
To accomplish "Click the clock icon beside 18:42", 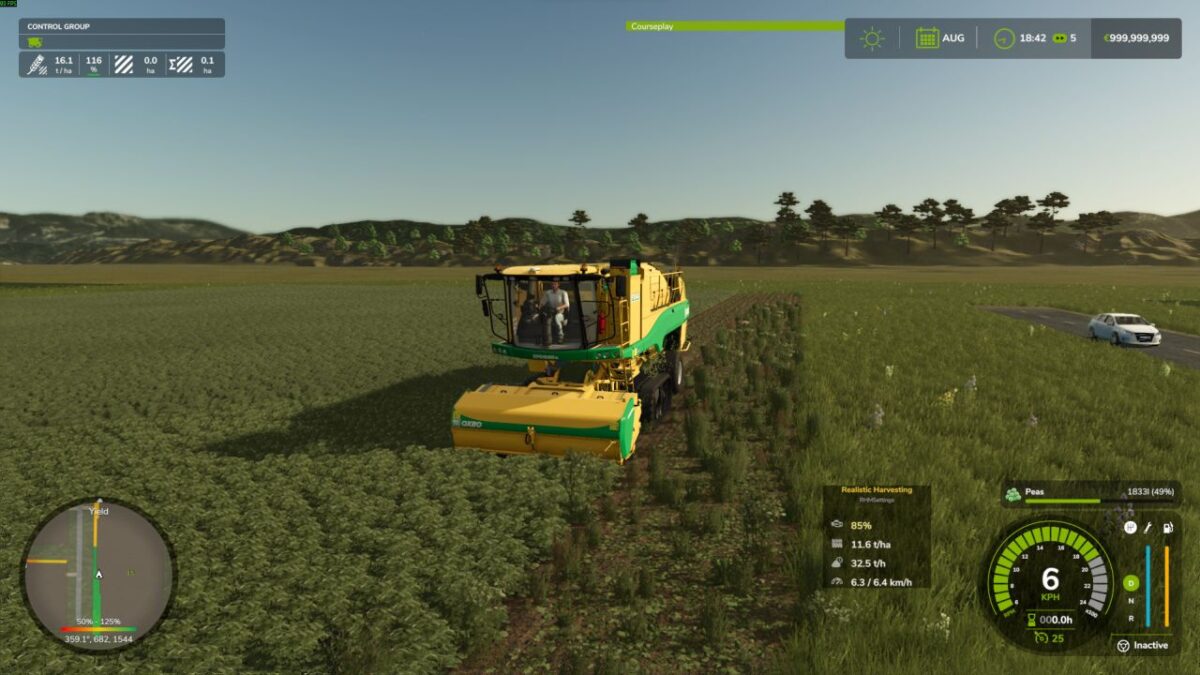I will [x=1004, y=38].
